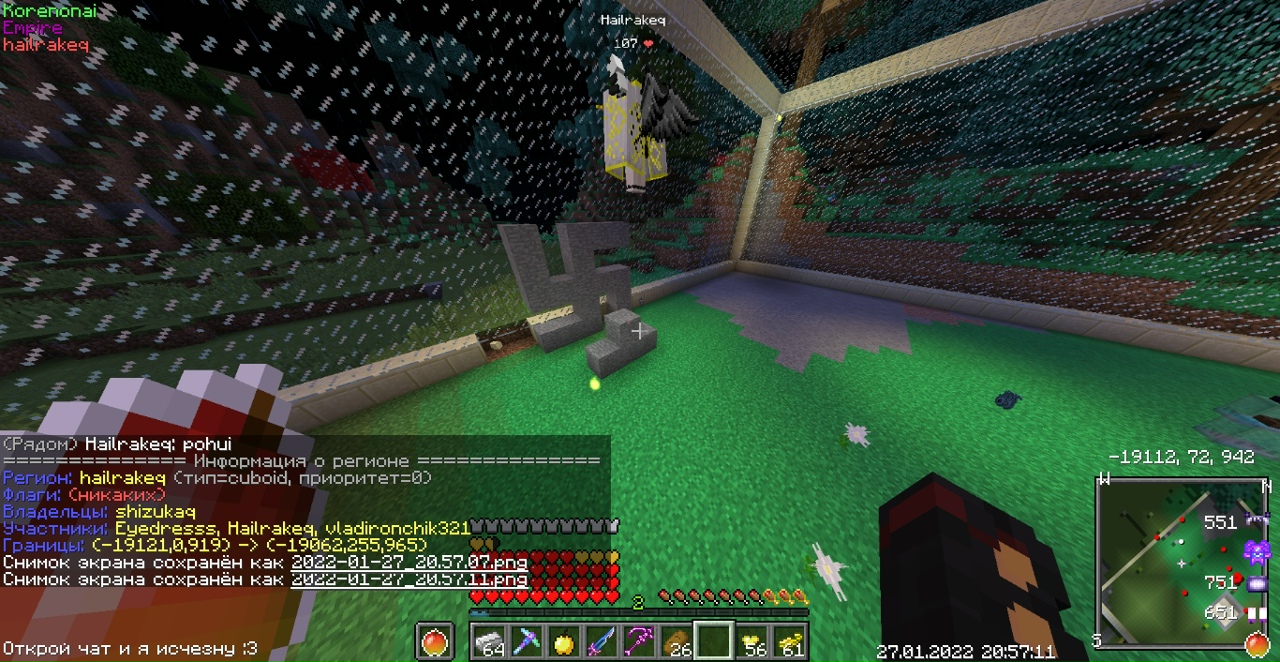Select the gold item stack of 56
The width and height of the screenshot is (1280, 662).
(751, 641)
